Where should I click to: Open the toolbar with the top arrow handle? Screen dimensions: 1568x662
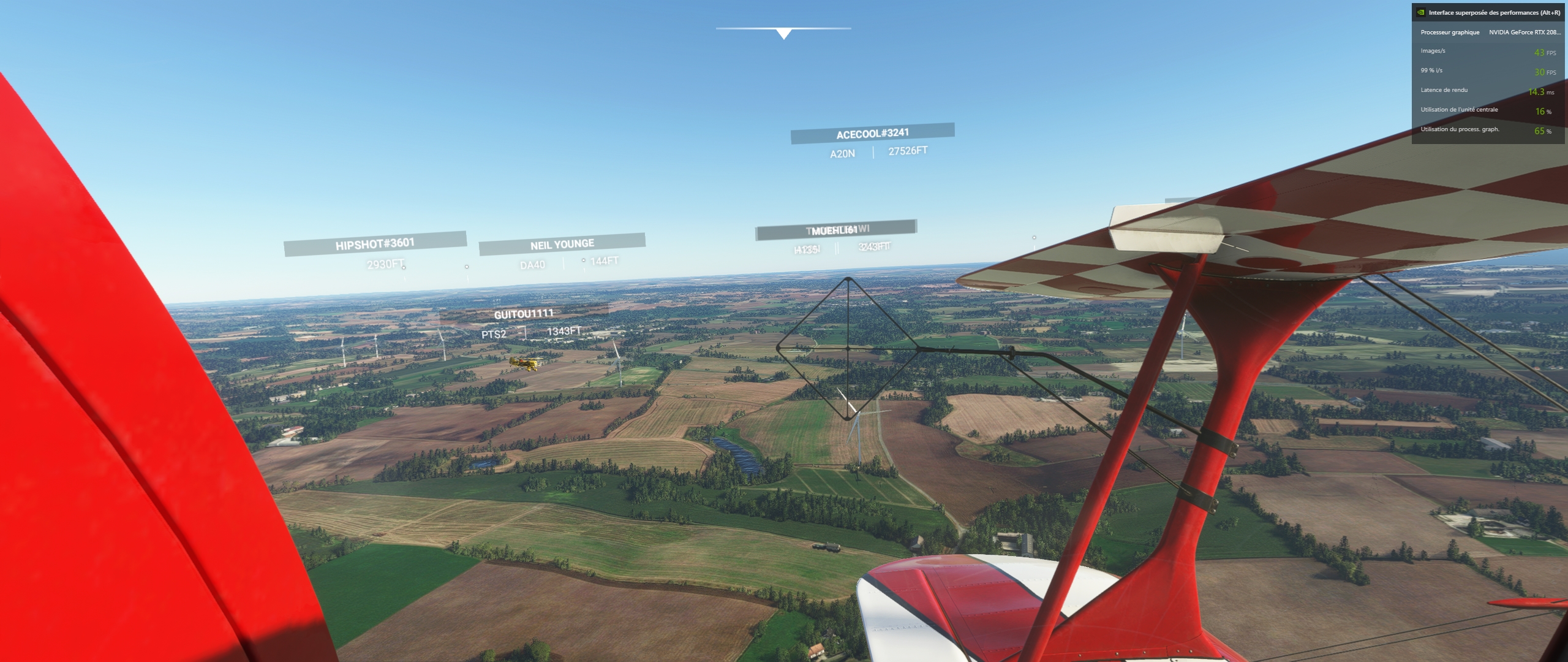783,34
